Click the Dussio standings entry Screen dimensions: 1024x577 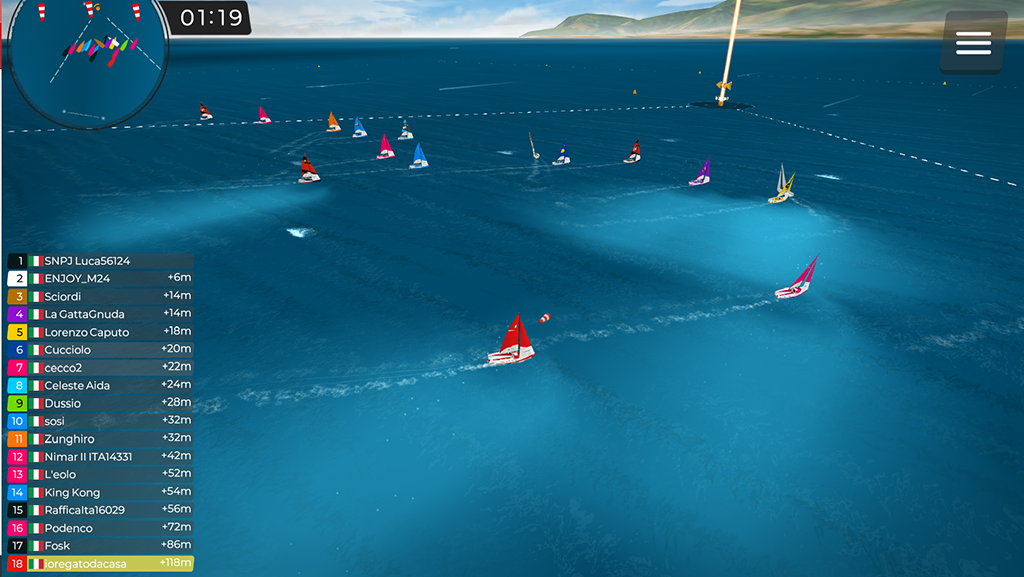coord(100,403)
